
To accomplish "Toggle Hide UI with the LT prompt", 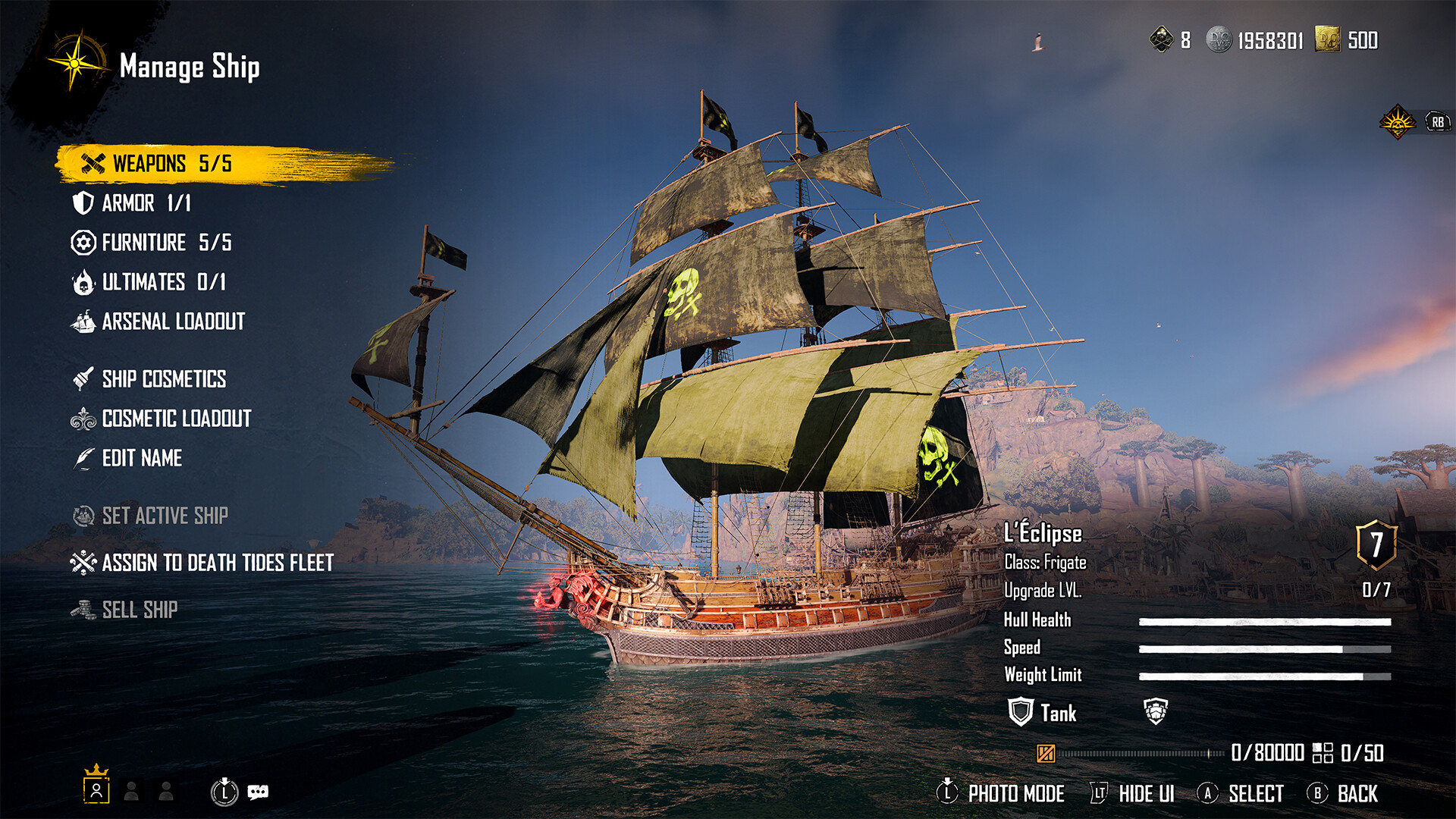I will click(x=1098, y=793).
